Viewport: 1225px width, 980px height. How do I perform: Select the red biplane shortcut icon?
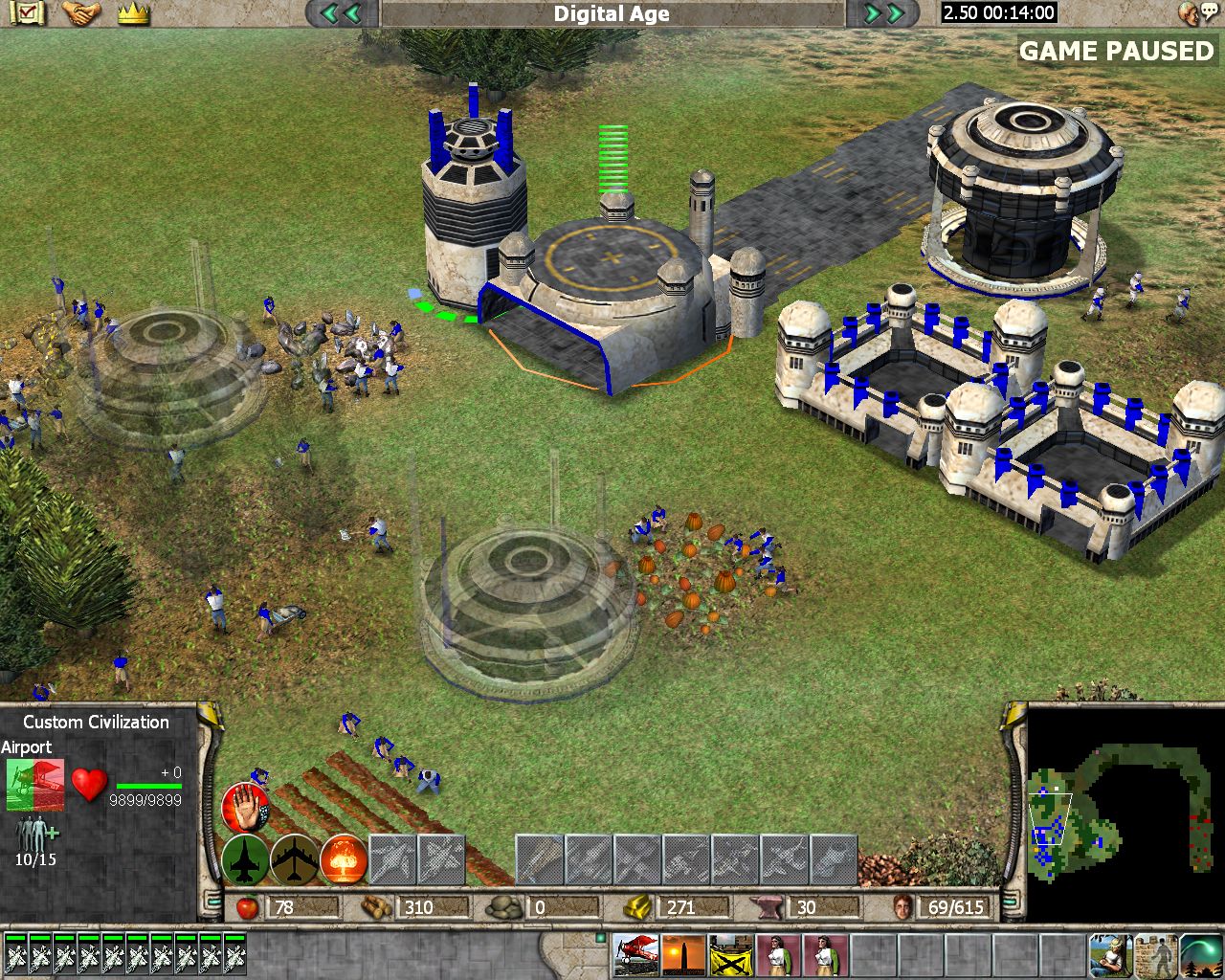(x=635, y=954)
